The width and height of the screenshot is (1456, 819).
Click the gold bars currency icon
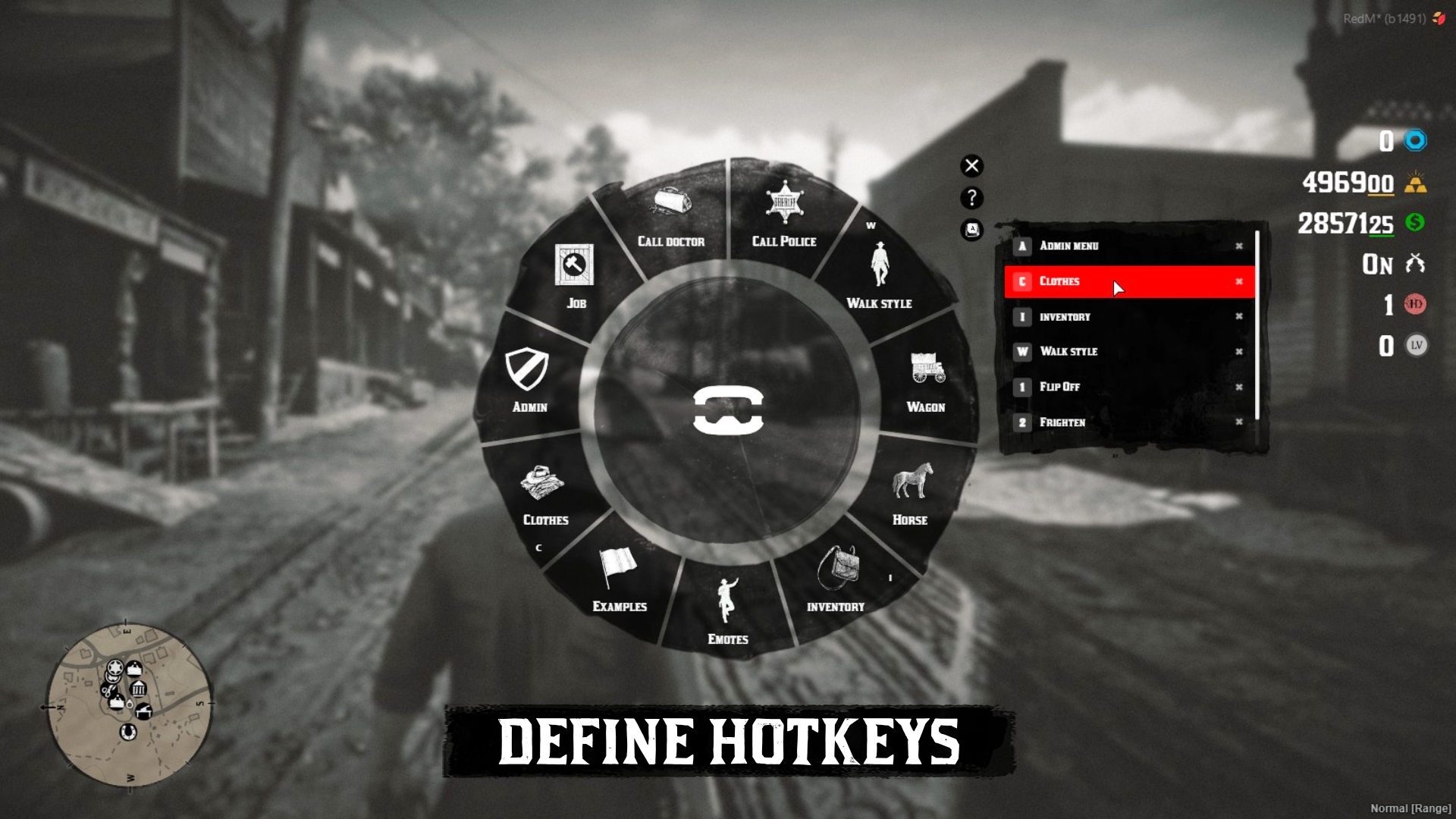coord(1417,183)
